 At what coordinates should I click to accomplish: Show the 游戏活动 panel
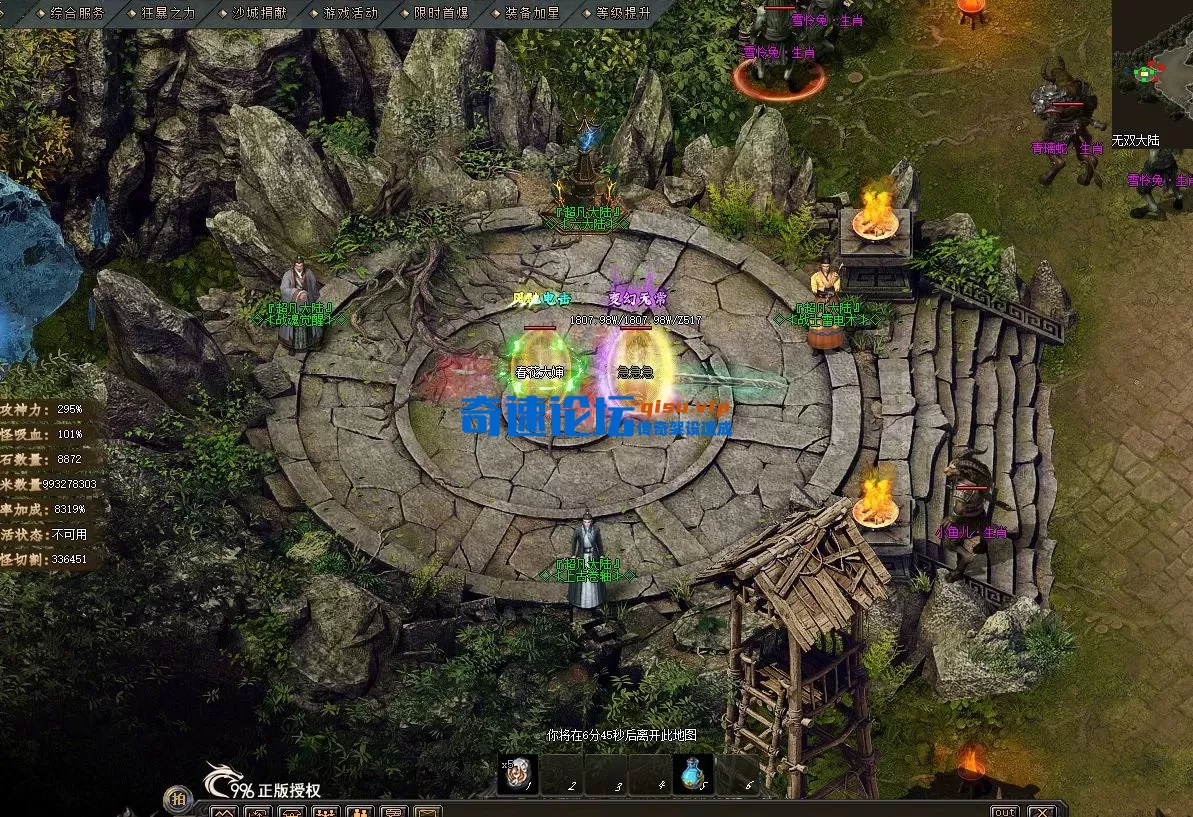click(x=350, y=13)
